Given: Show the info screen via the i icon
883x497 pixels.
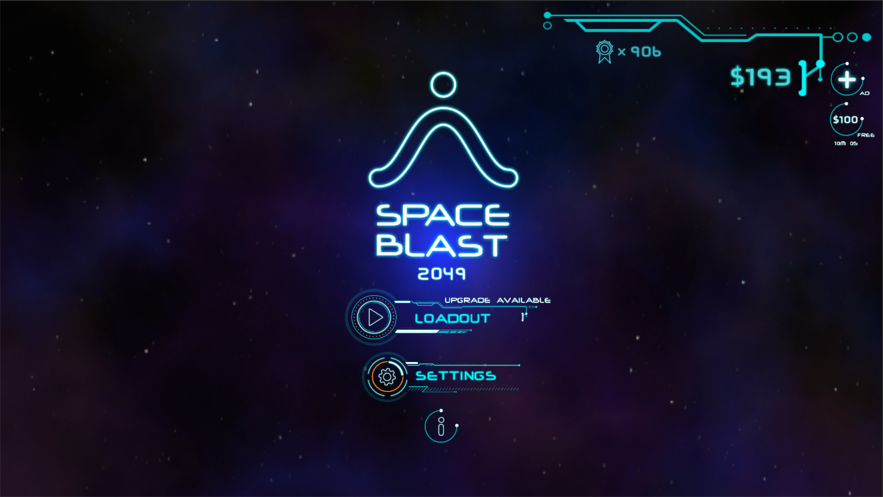Looking at the screenshot, I should (440, 427).
